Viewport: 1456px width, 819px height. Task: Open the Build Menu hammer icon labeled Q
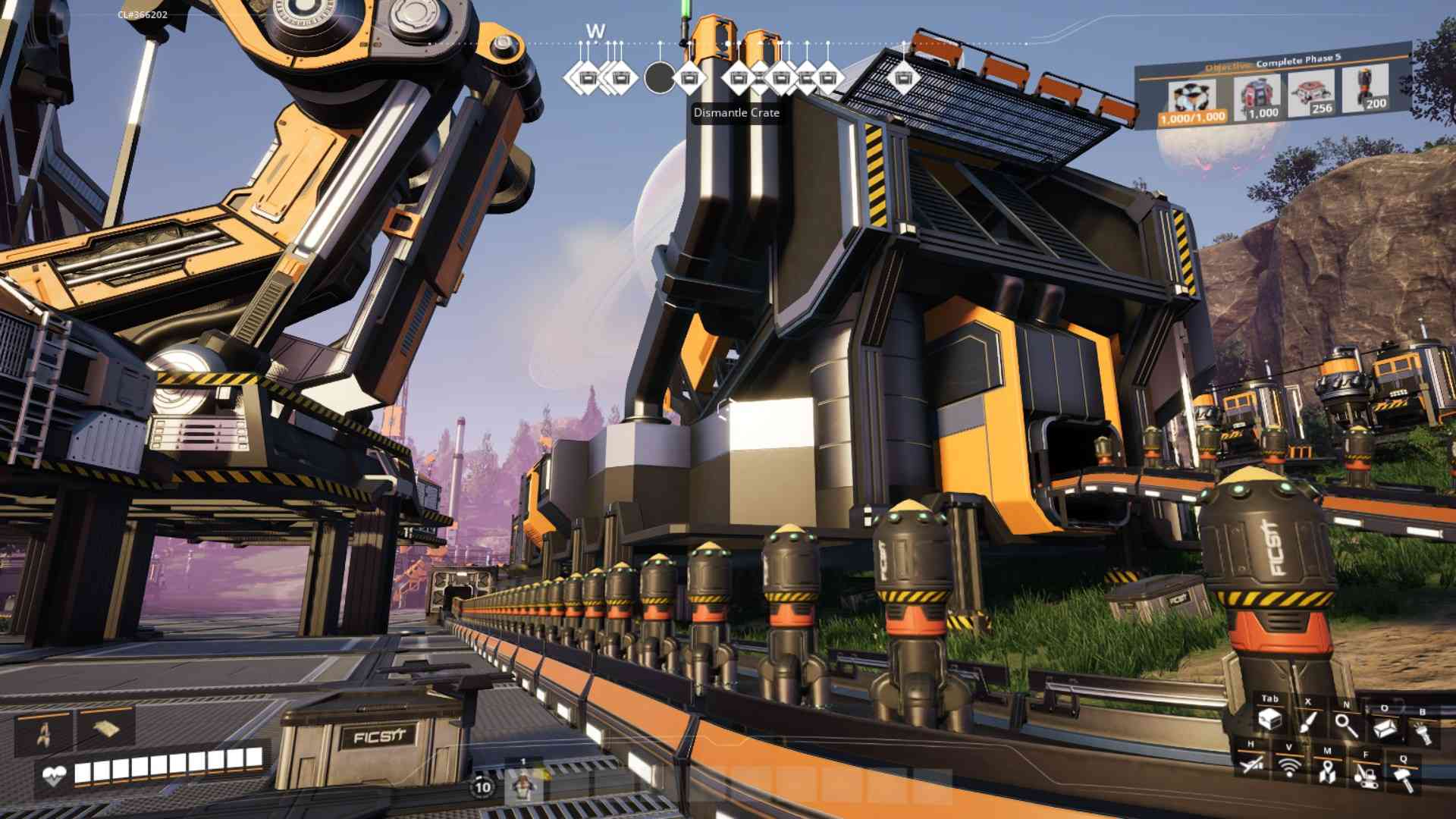(1404, 779)
